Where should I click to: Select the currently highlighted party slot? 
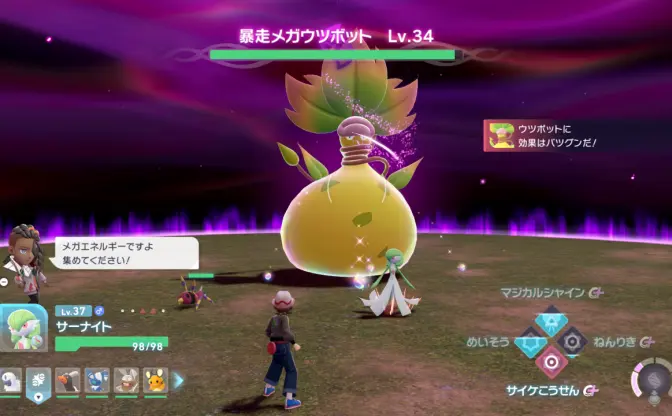click(x=39, y=379)
